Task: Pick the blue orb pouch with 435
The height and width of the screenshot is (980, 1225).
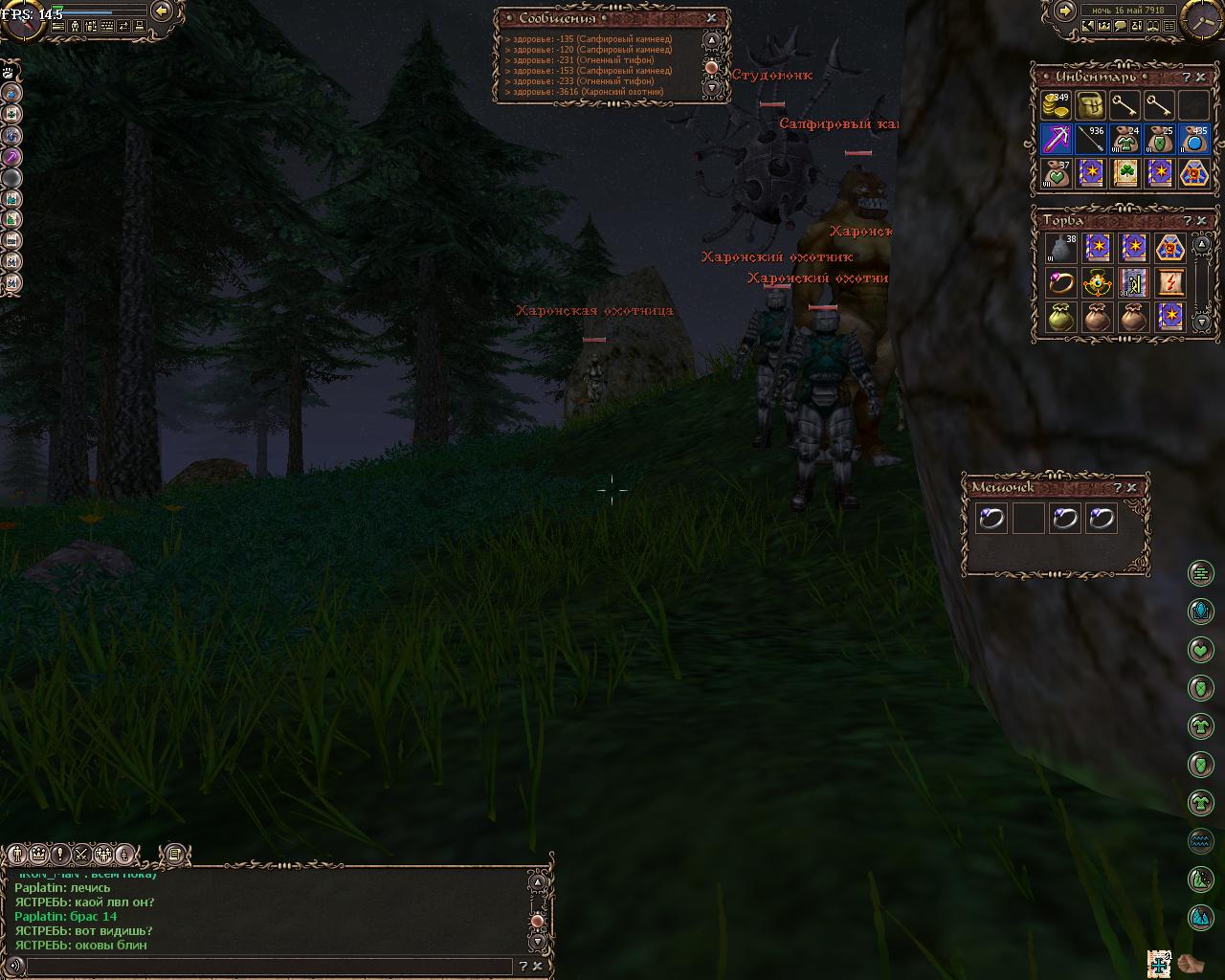Action: [1194, 140]
